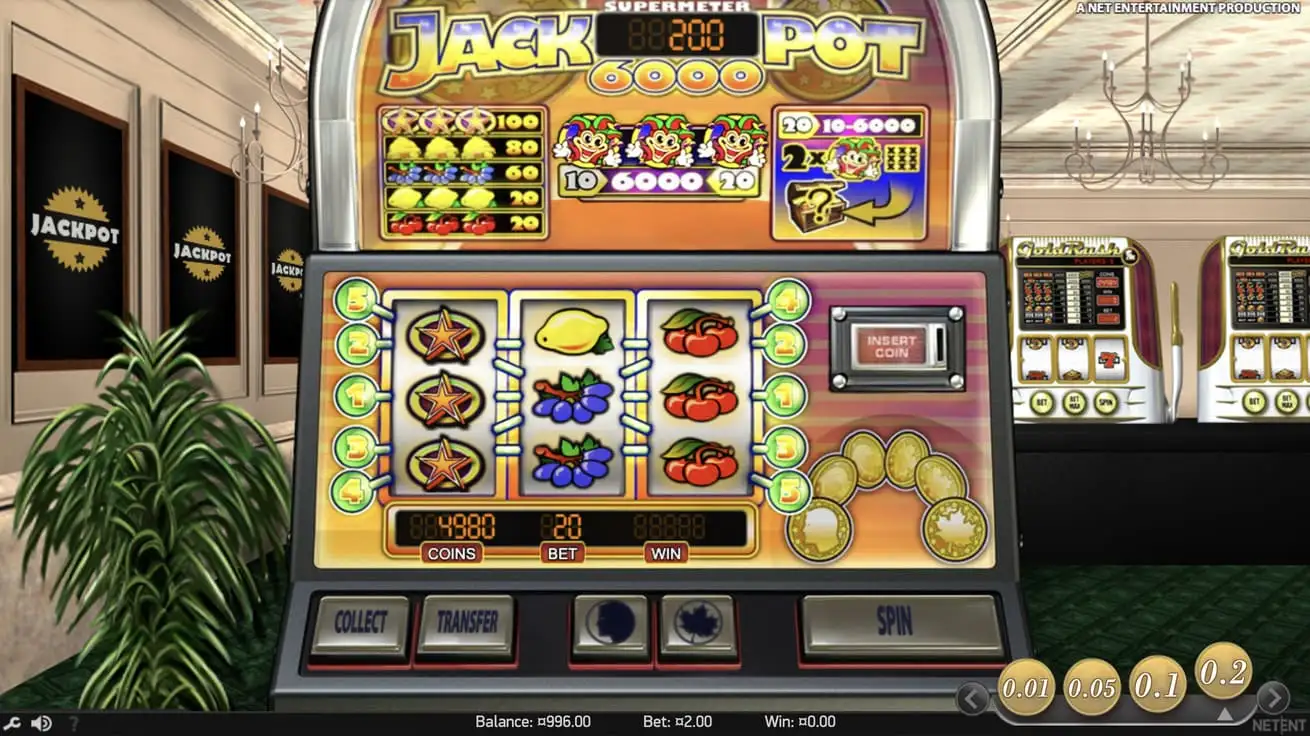Click the 2x joker mystery win panel
Viewport: 1310px width, 736px height.
point(850,170)
